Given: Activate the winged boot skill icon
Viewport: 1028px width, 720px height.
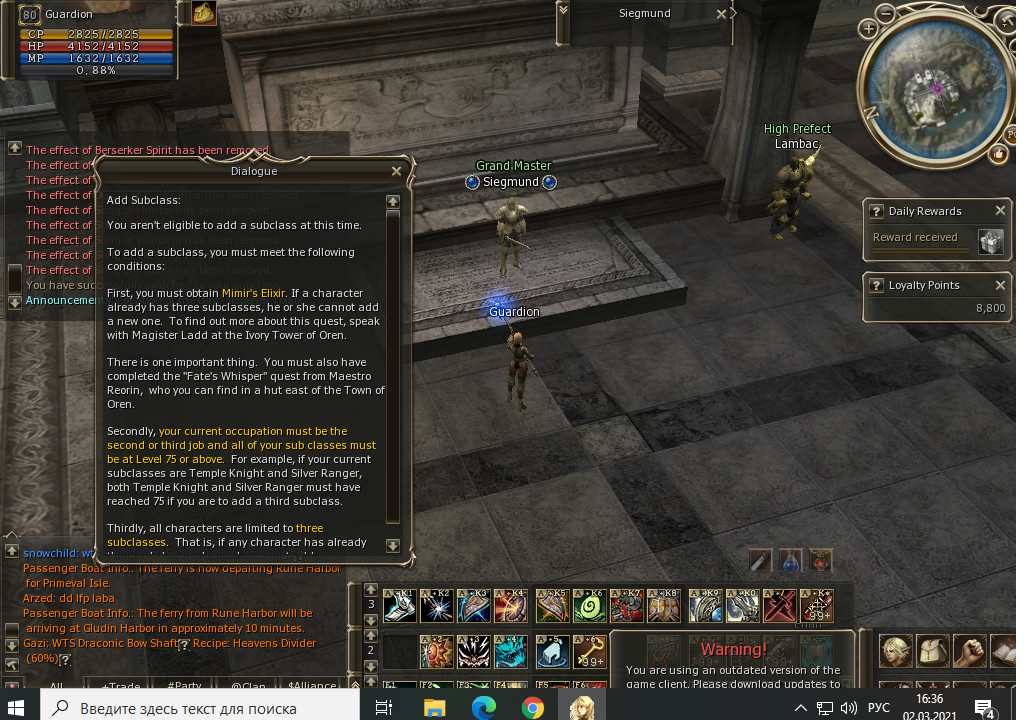Looking at the screenshot, I should pos(552,651).
